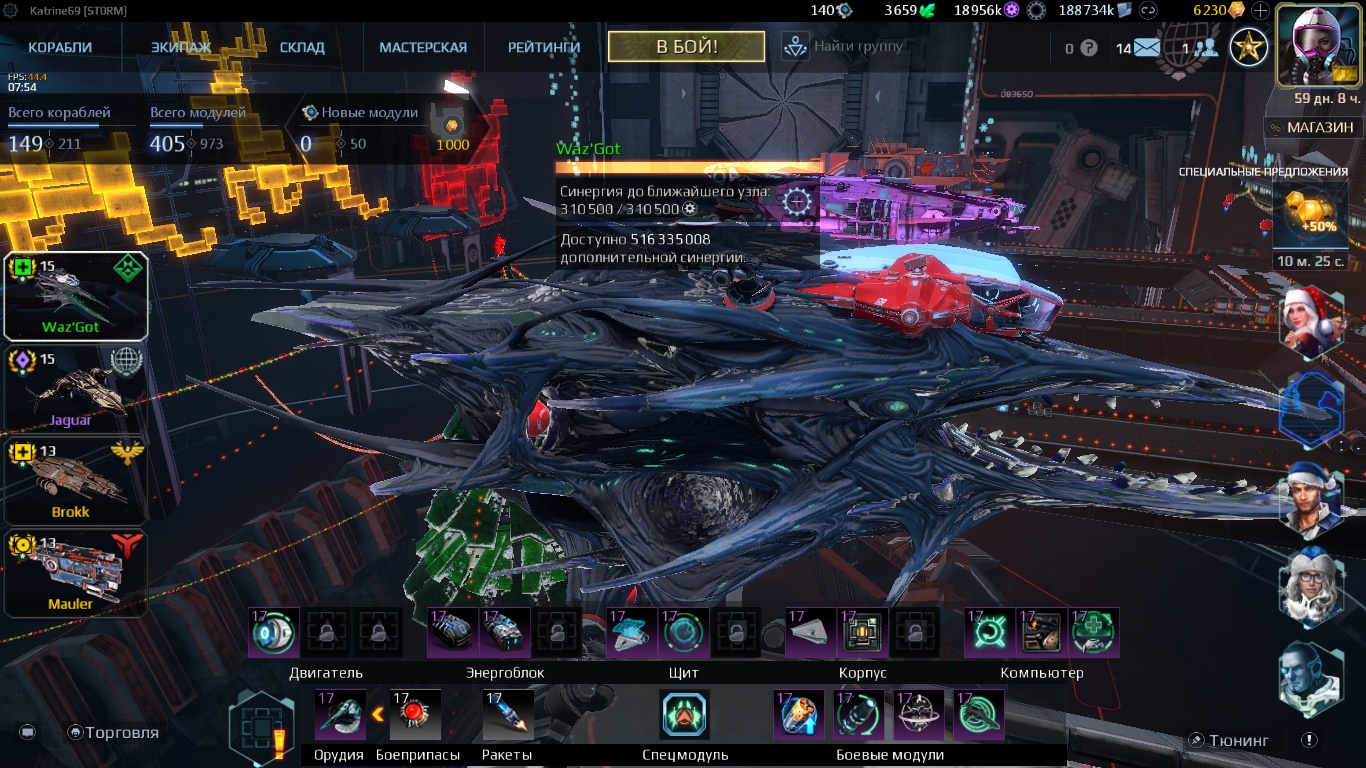Click the В БОЙ! launch button
The height and width of the screenshot is (768, 1366).
(686, 46)
